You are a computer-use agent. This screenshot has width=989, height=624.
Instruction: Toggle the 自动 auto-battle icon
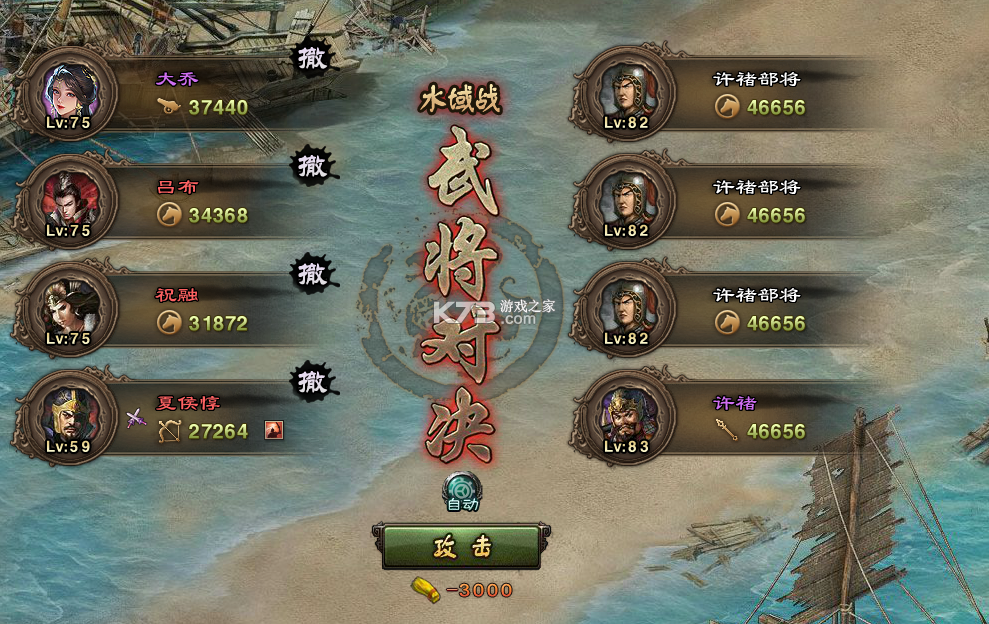point(462,489)
